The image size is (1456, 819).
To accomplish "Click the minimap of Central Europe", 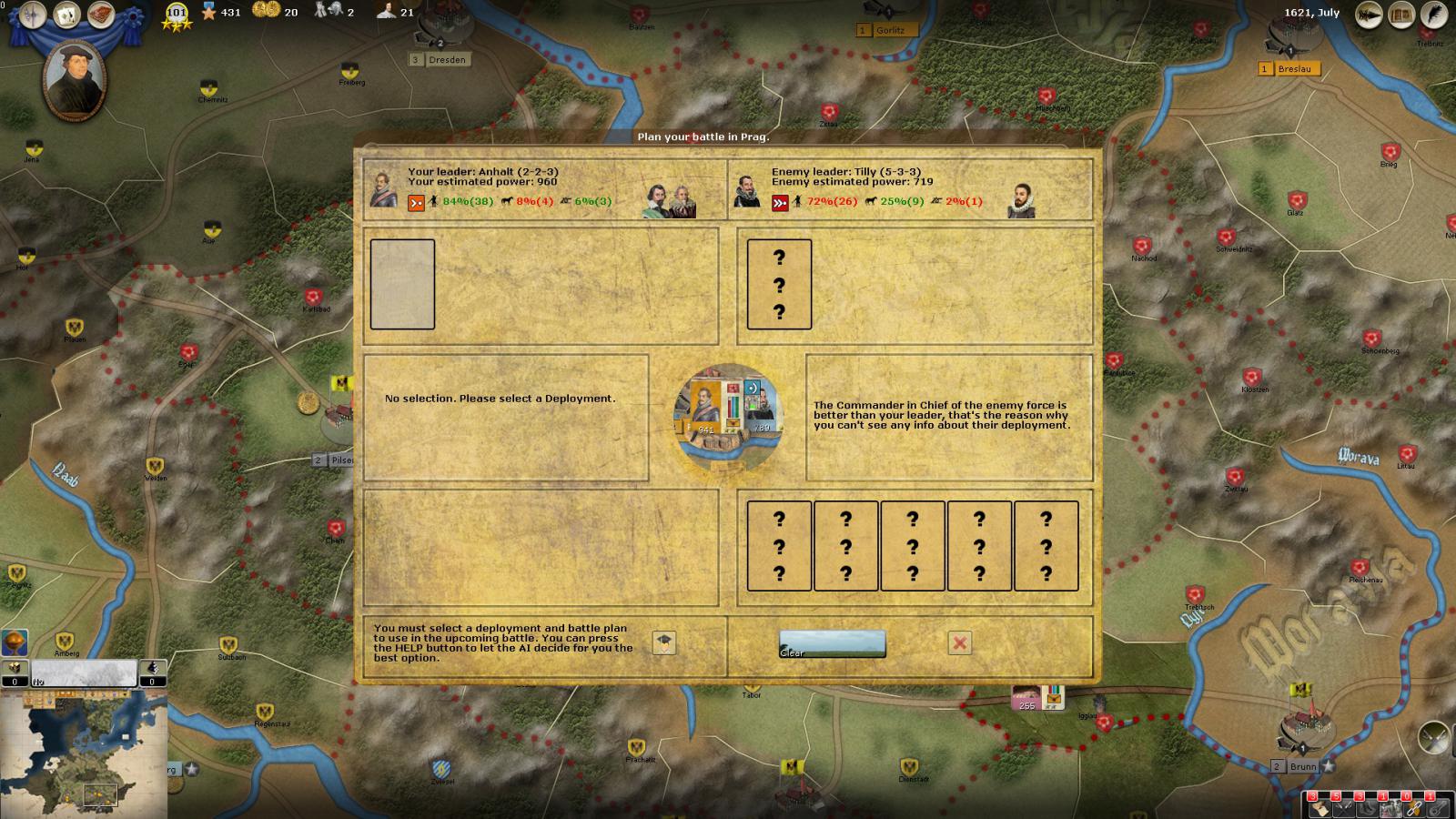I will [x=84, y=753].
